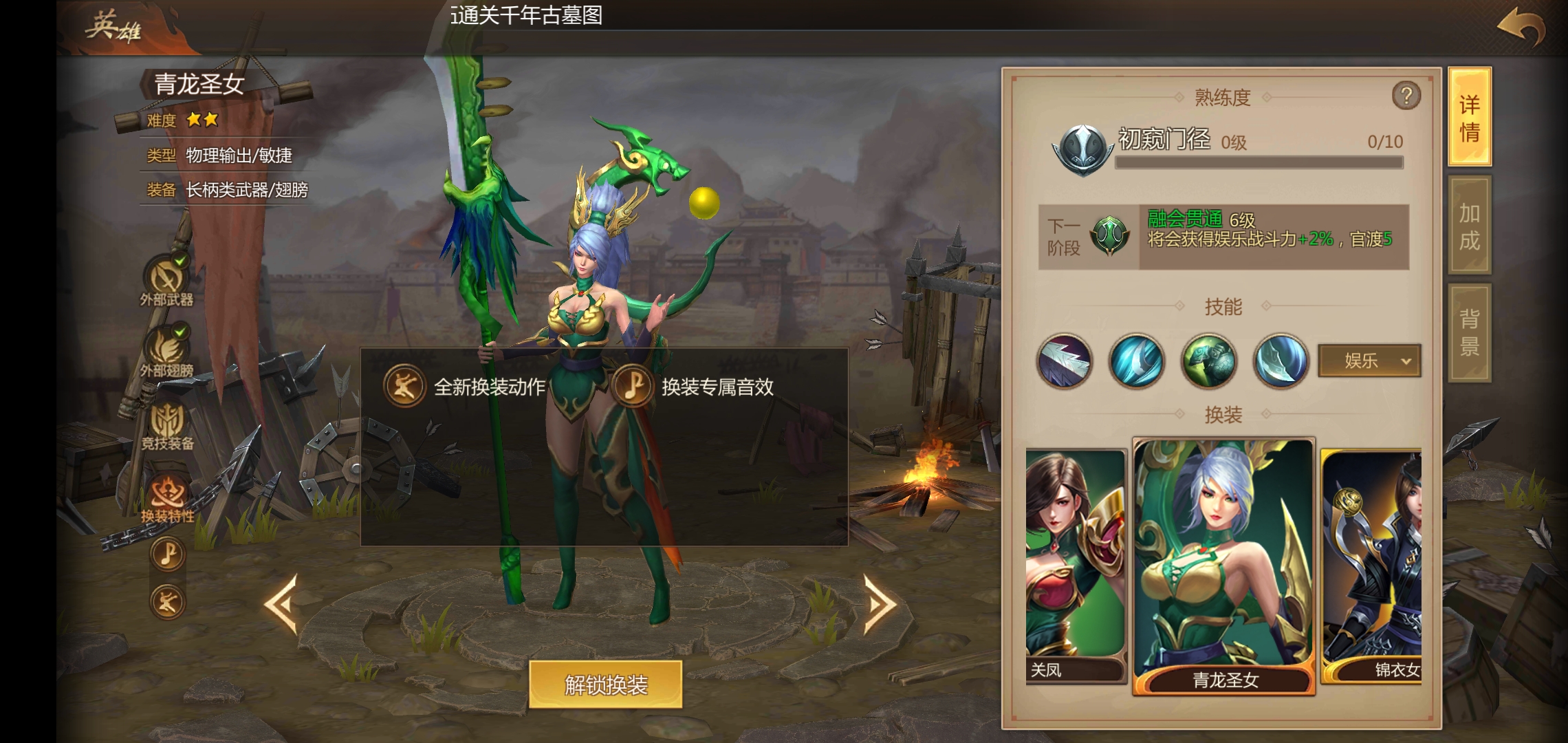
Task: Choose the 青龙圣女 skin thumbnail
Action: [1223, 566]
